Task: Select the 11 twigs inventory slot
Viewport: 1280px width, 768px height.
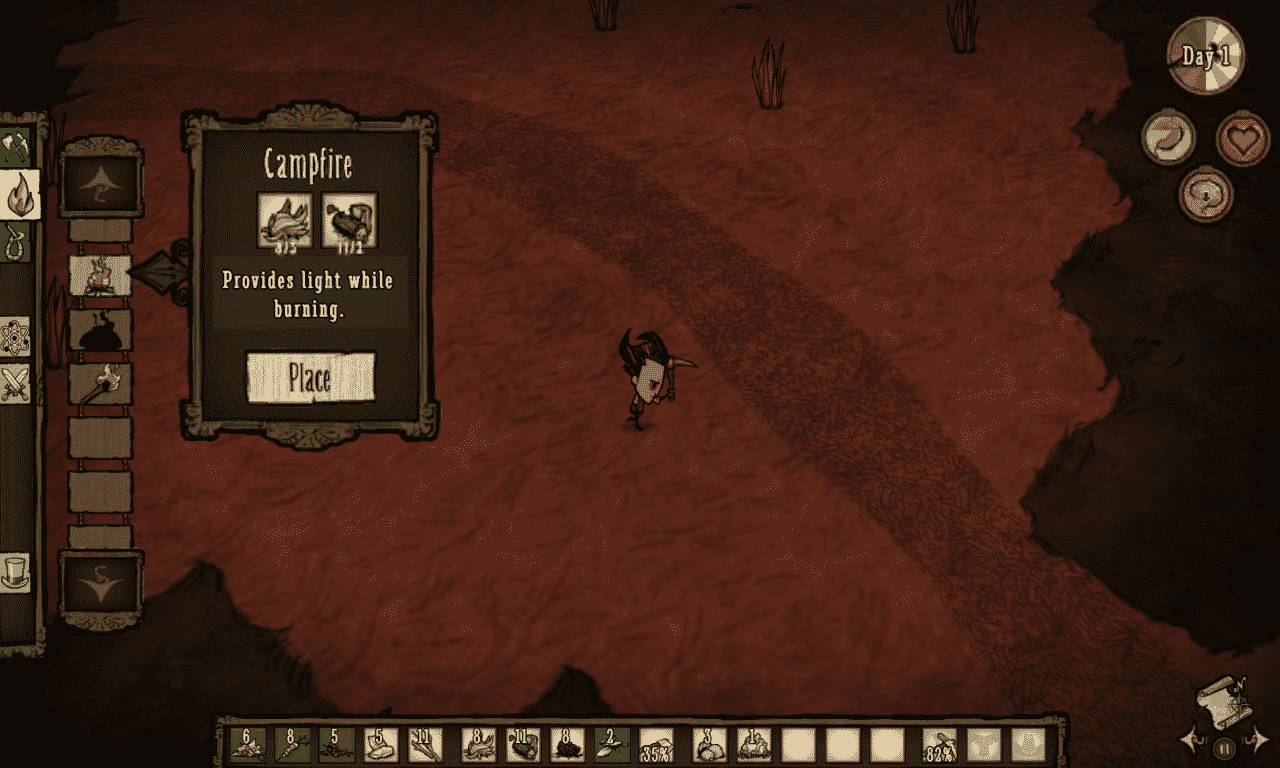Action: coord(425,746)
